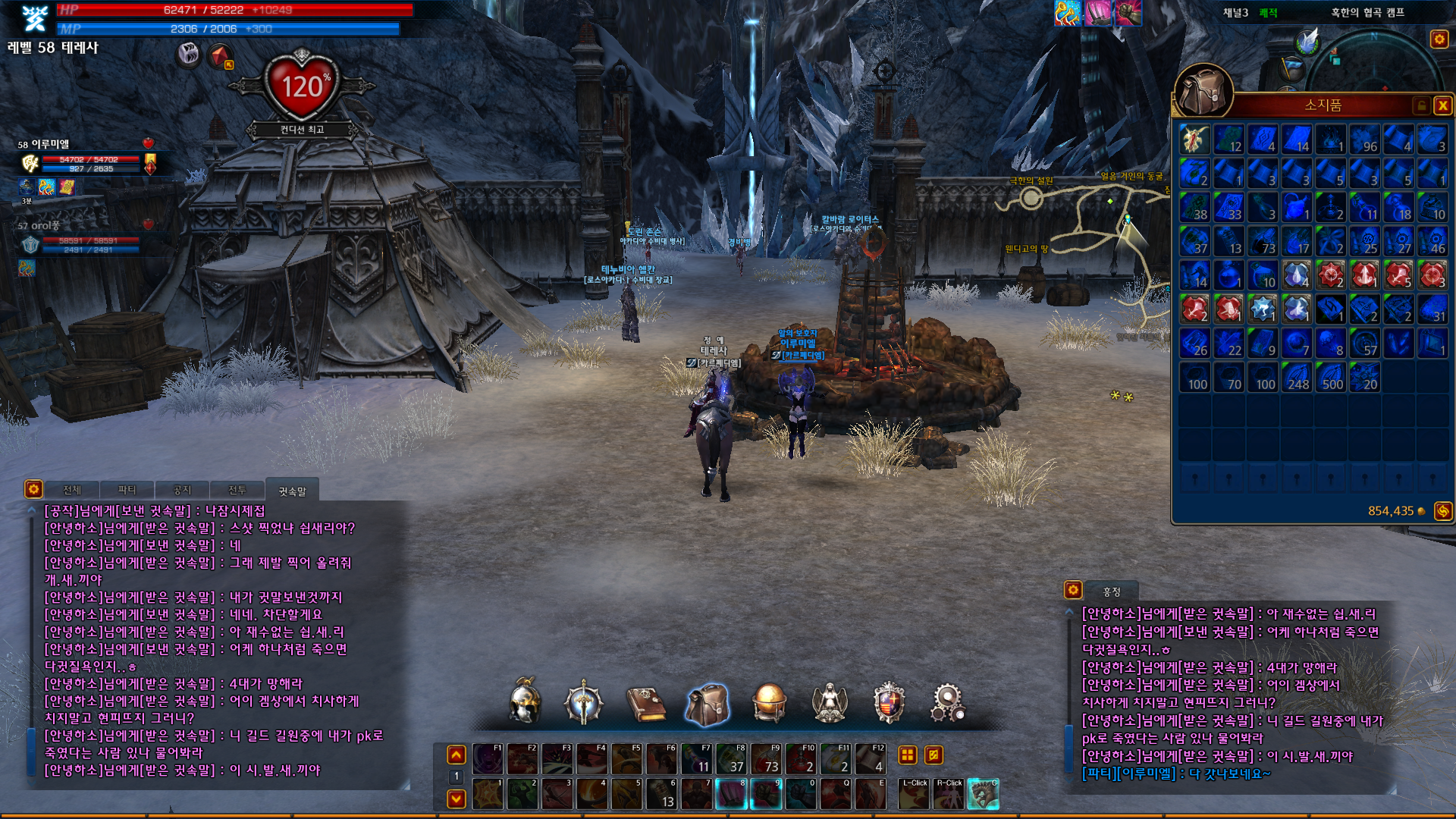Open the gears system settings icon
The image size is (1456, 819).
(948, 702)
